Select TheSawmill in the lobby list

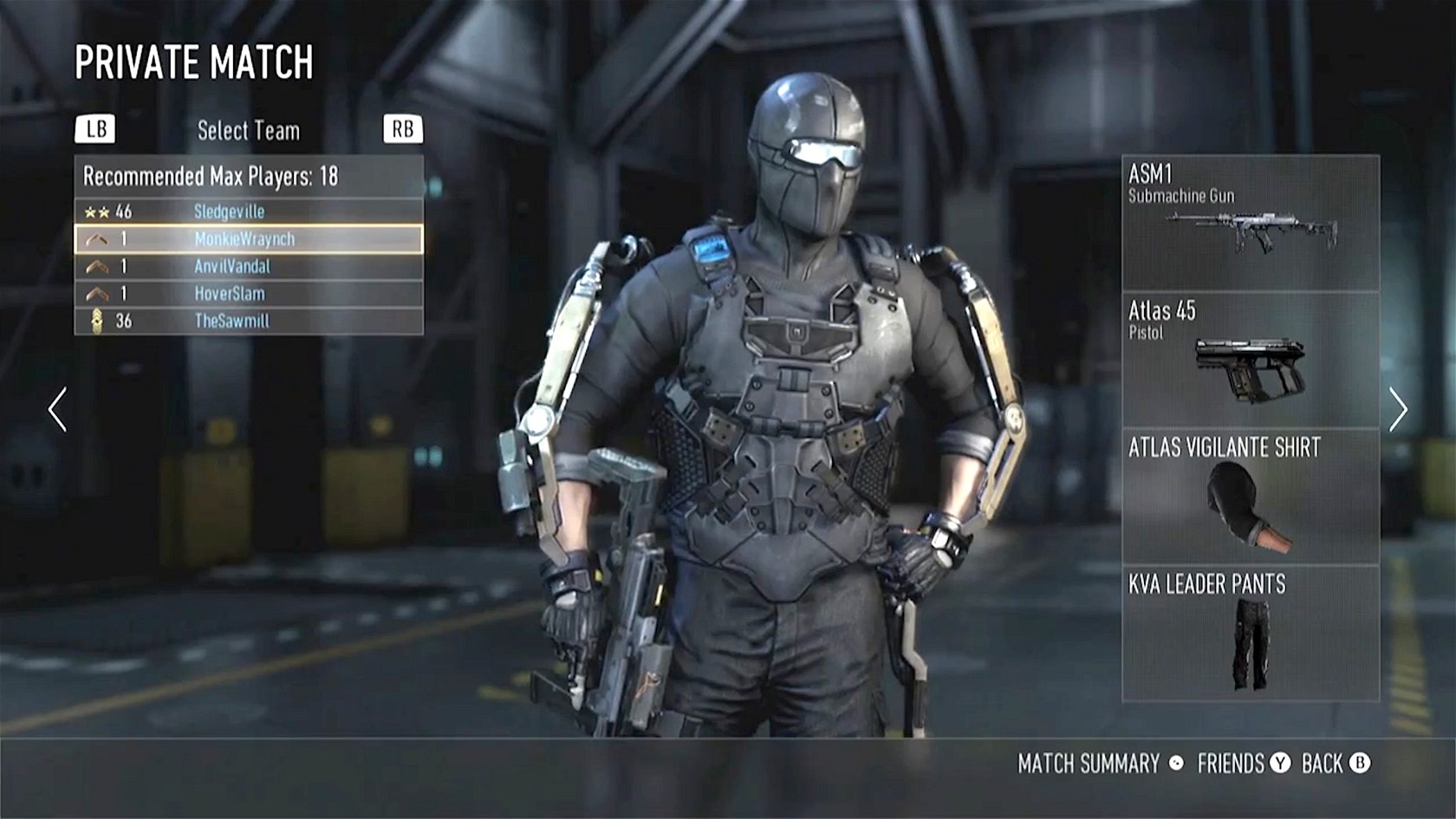(x=249, y=321)
